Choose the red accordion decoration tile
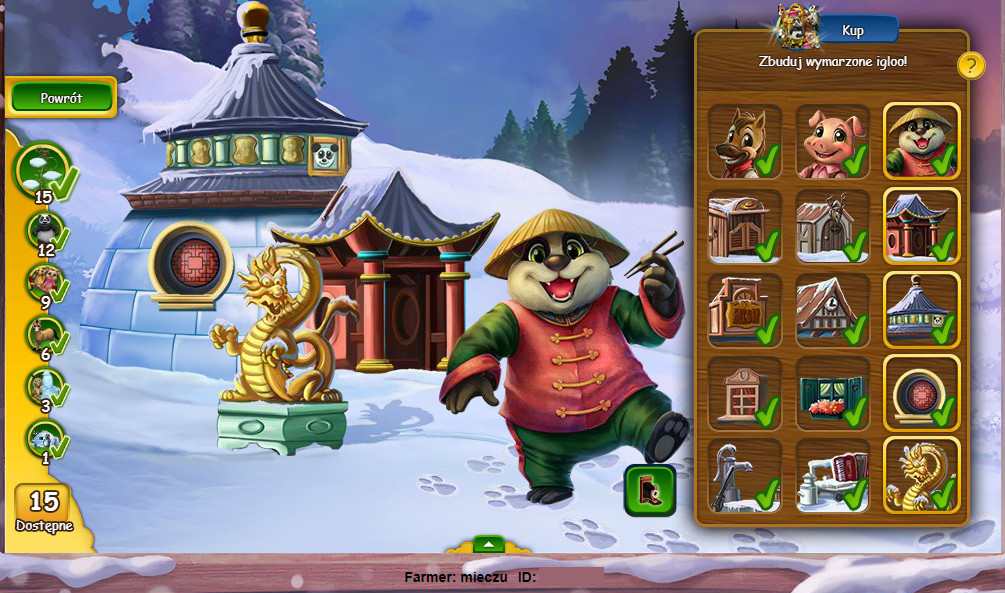The height and width of the screenshot is (593, 1005). click(x=832, y=475)
